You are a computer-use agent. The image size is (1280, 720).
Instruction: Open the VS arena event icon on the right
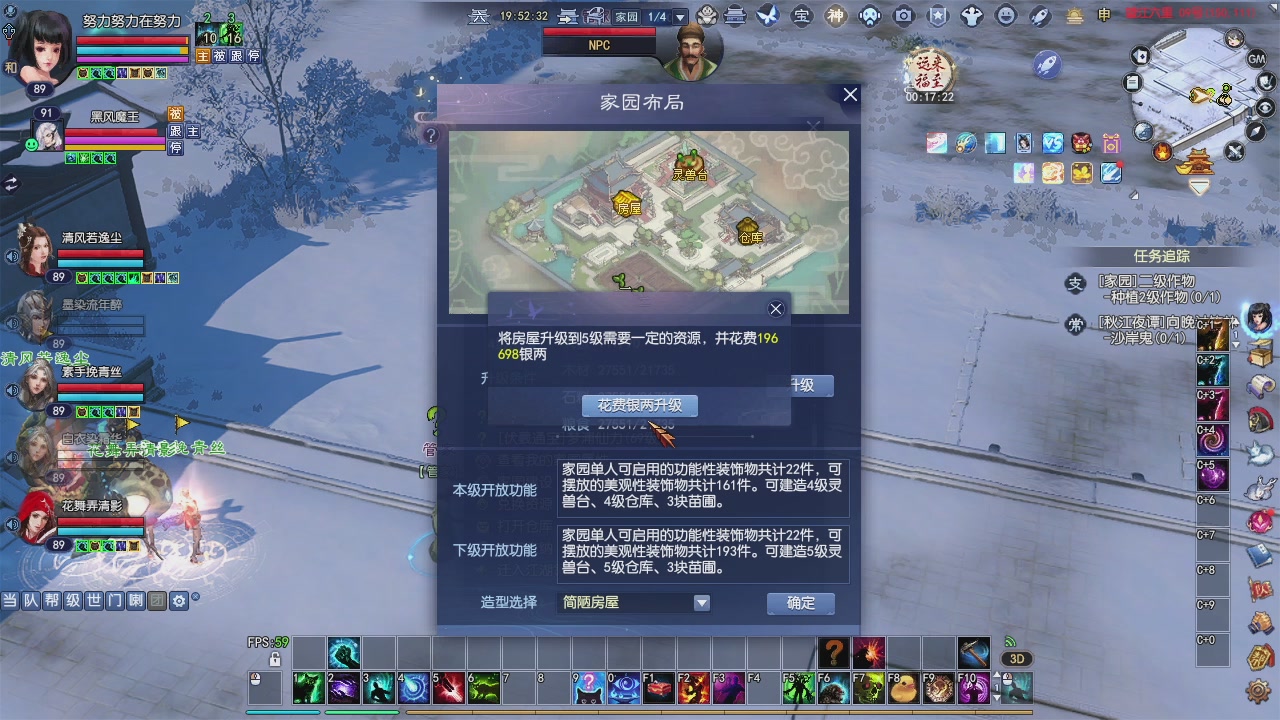click(1053, 143)
